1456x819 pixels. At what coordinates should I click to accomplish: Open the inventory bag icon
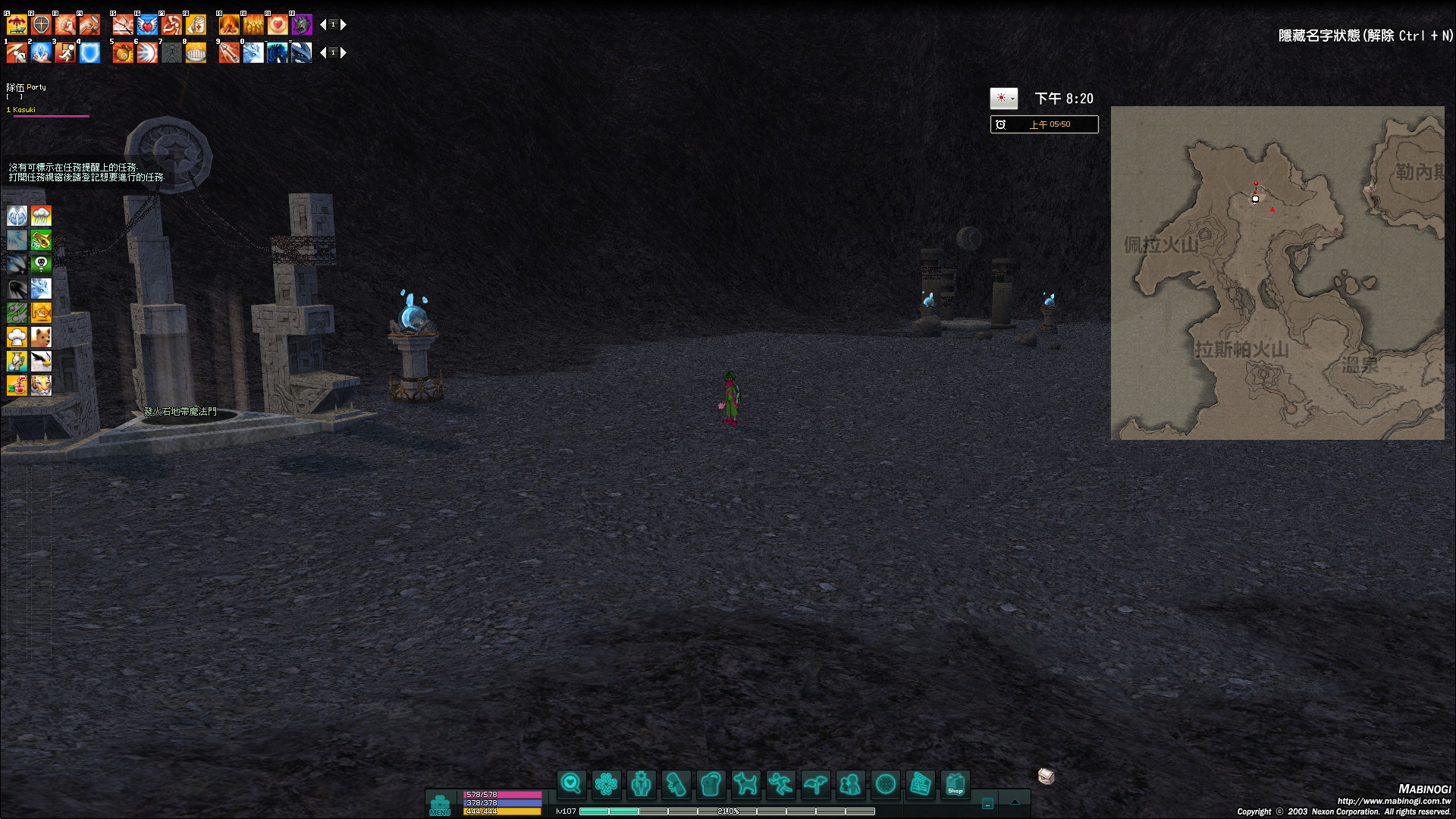click(711, 784)
